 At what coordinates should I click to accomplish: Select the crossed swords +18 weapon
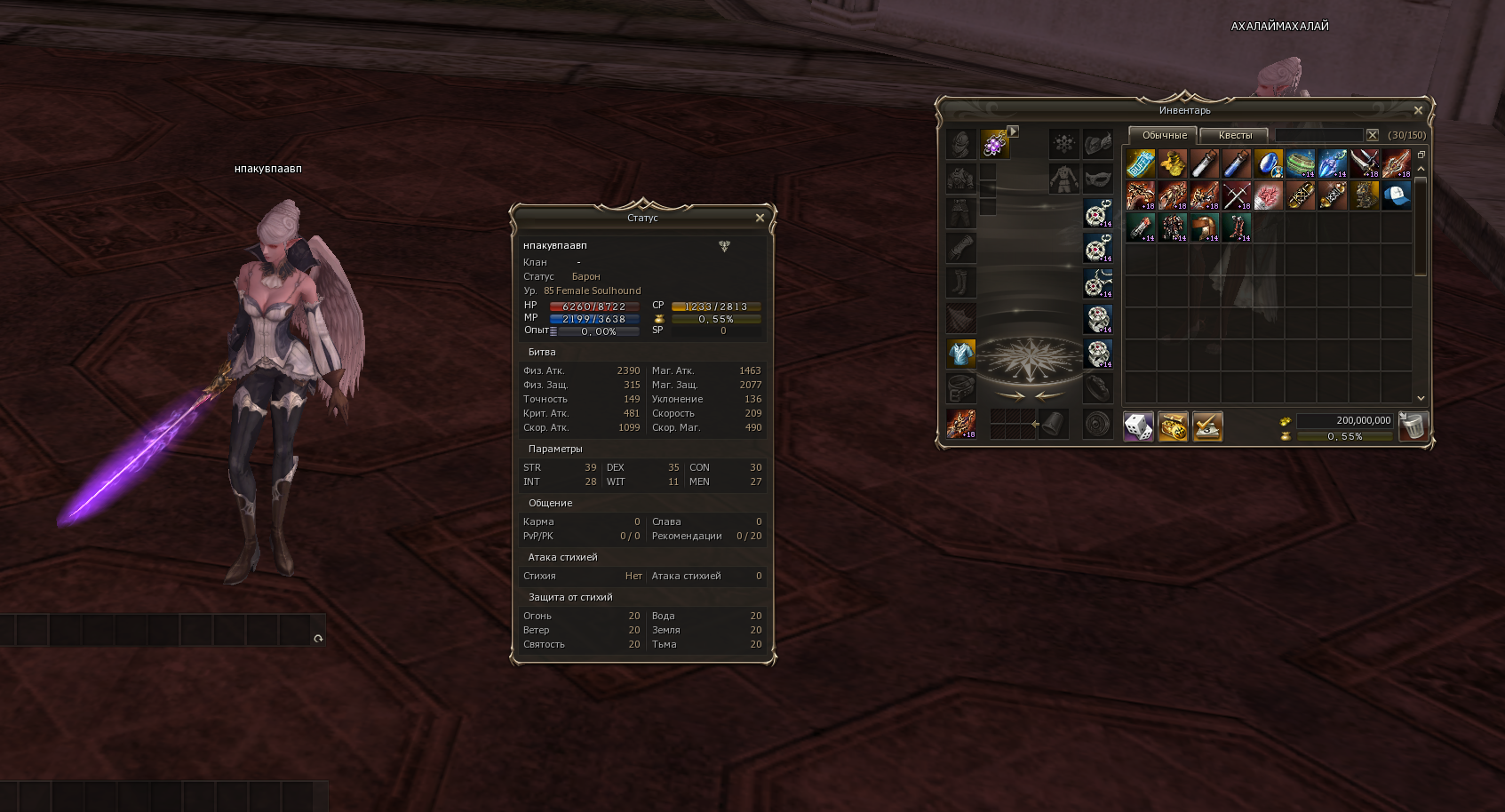click(x=1236, y=195)
